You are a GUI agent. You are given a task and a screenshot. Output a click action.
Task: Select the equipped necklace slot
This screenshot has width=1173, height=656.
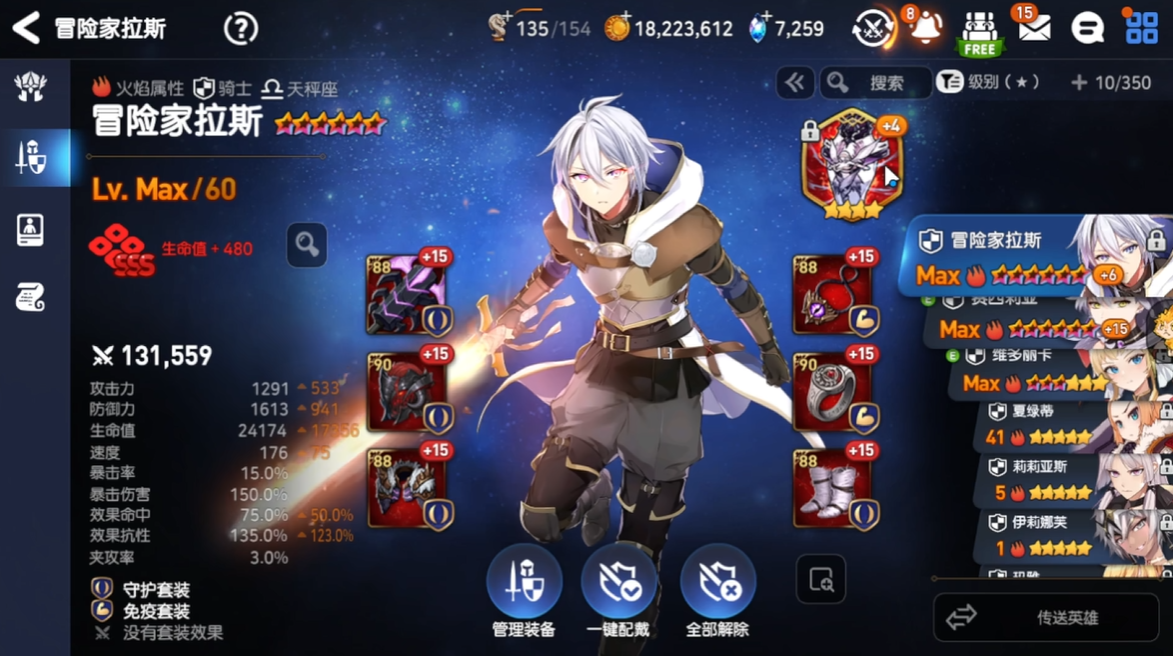[832, 295]
